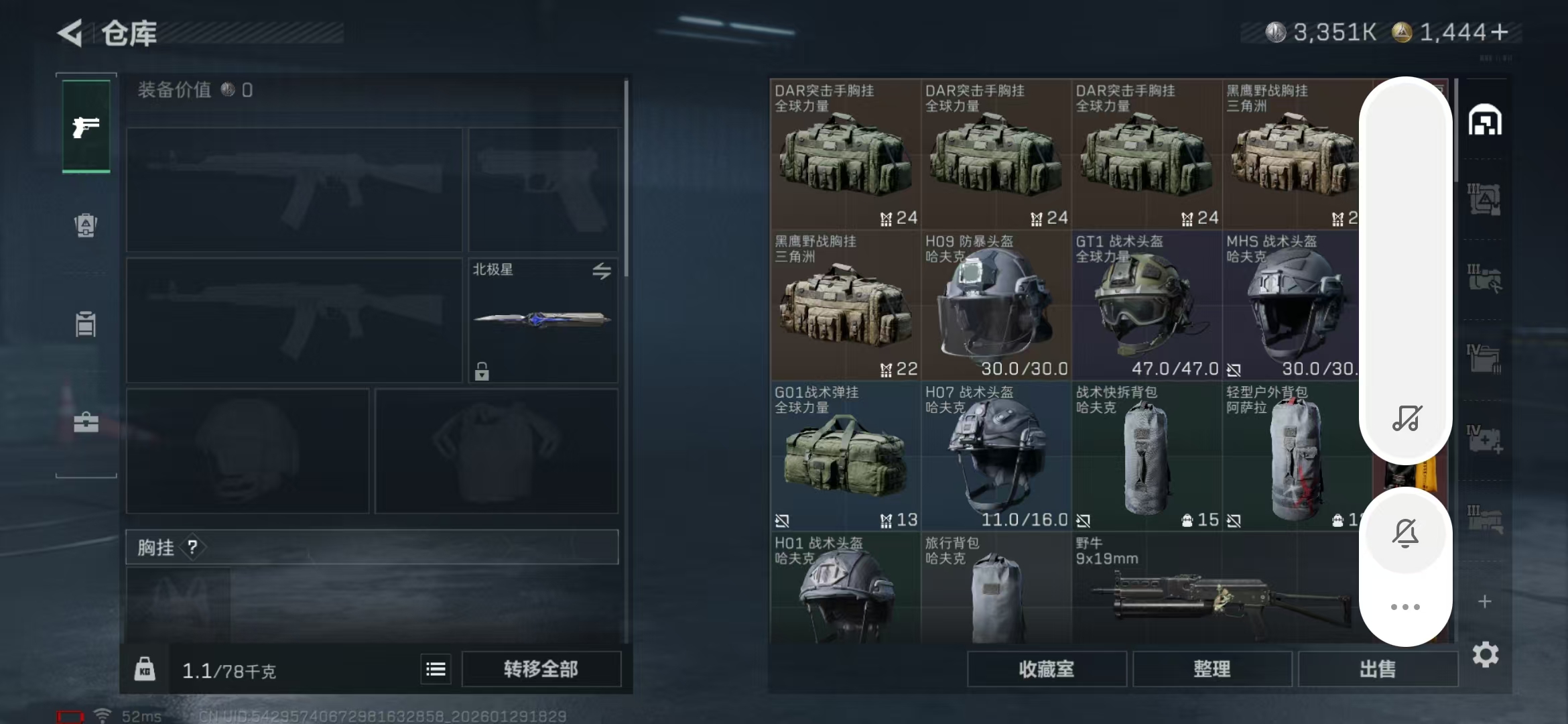This screenshot has width=1568, height=724.
Task: Go back using the arrow beside 仓库
Action: tap(70, 33)
